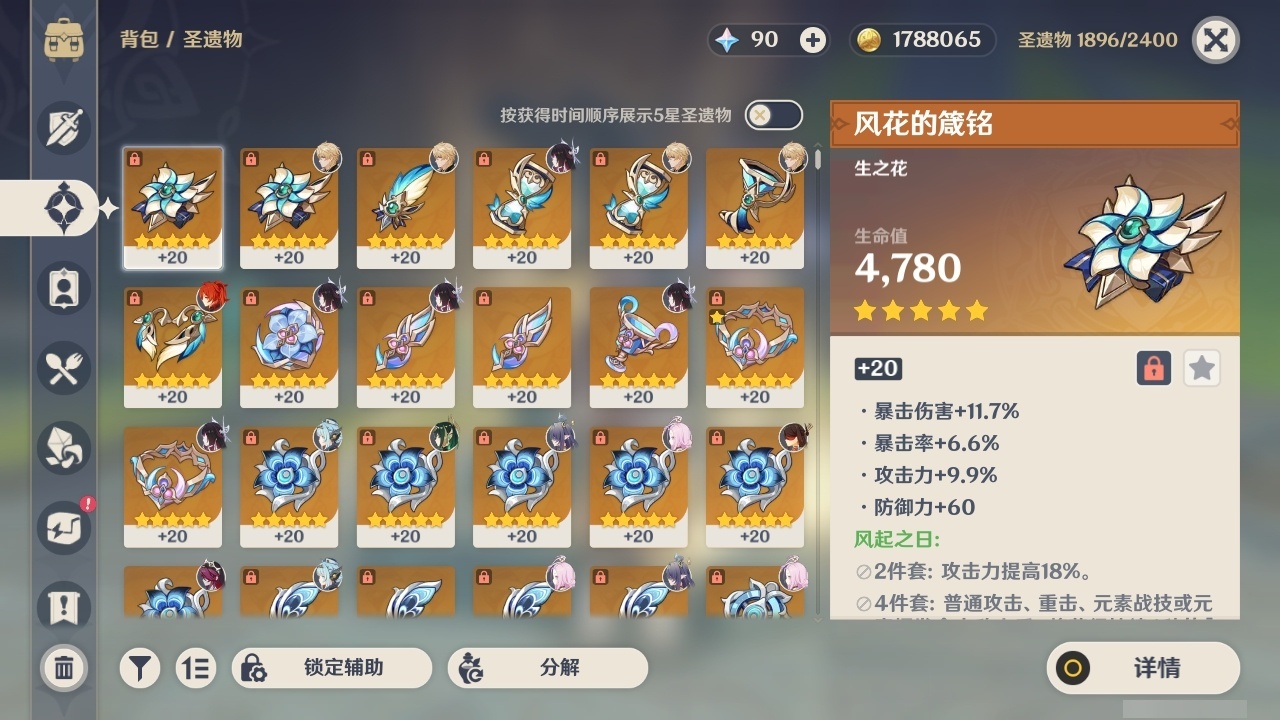
Task: Select the weapons category in the sidebar
Action: click(66, 127)
